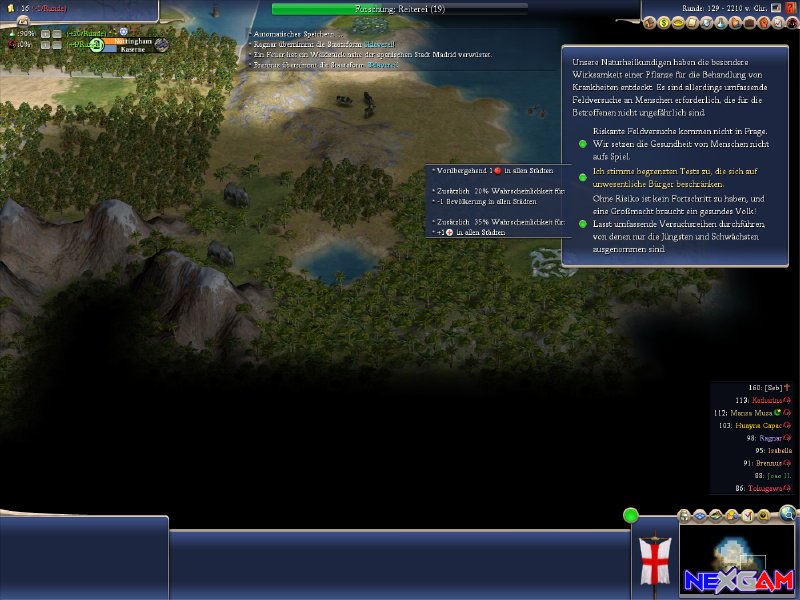Click the Nottingham city name banner
The width and height of the screenshot is (800, 600).
(x=133, y=44)
